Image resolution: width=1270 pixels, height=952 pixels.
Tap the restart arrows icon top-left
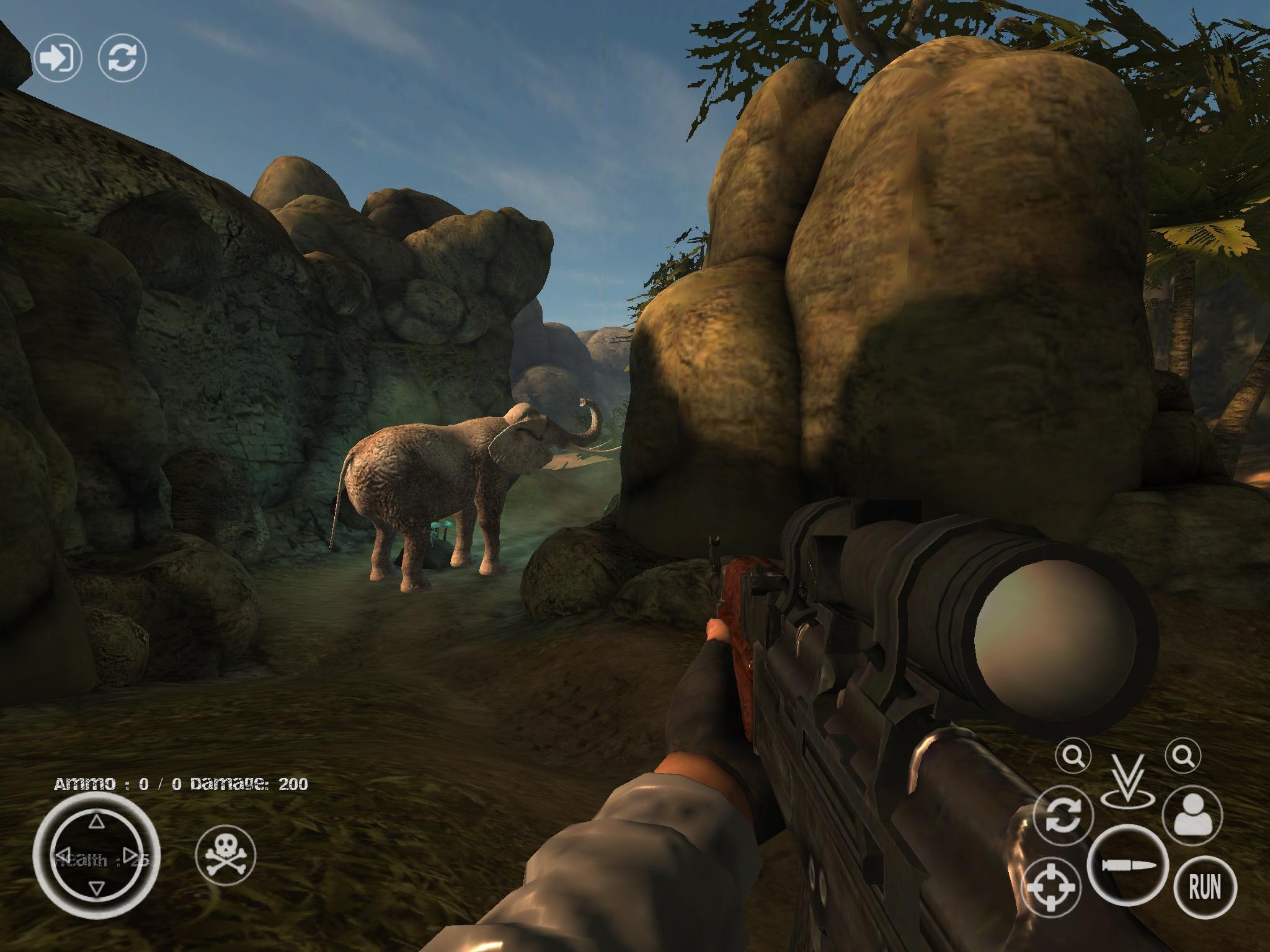[x=122, y=58]
